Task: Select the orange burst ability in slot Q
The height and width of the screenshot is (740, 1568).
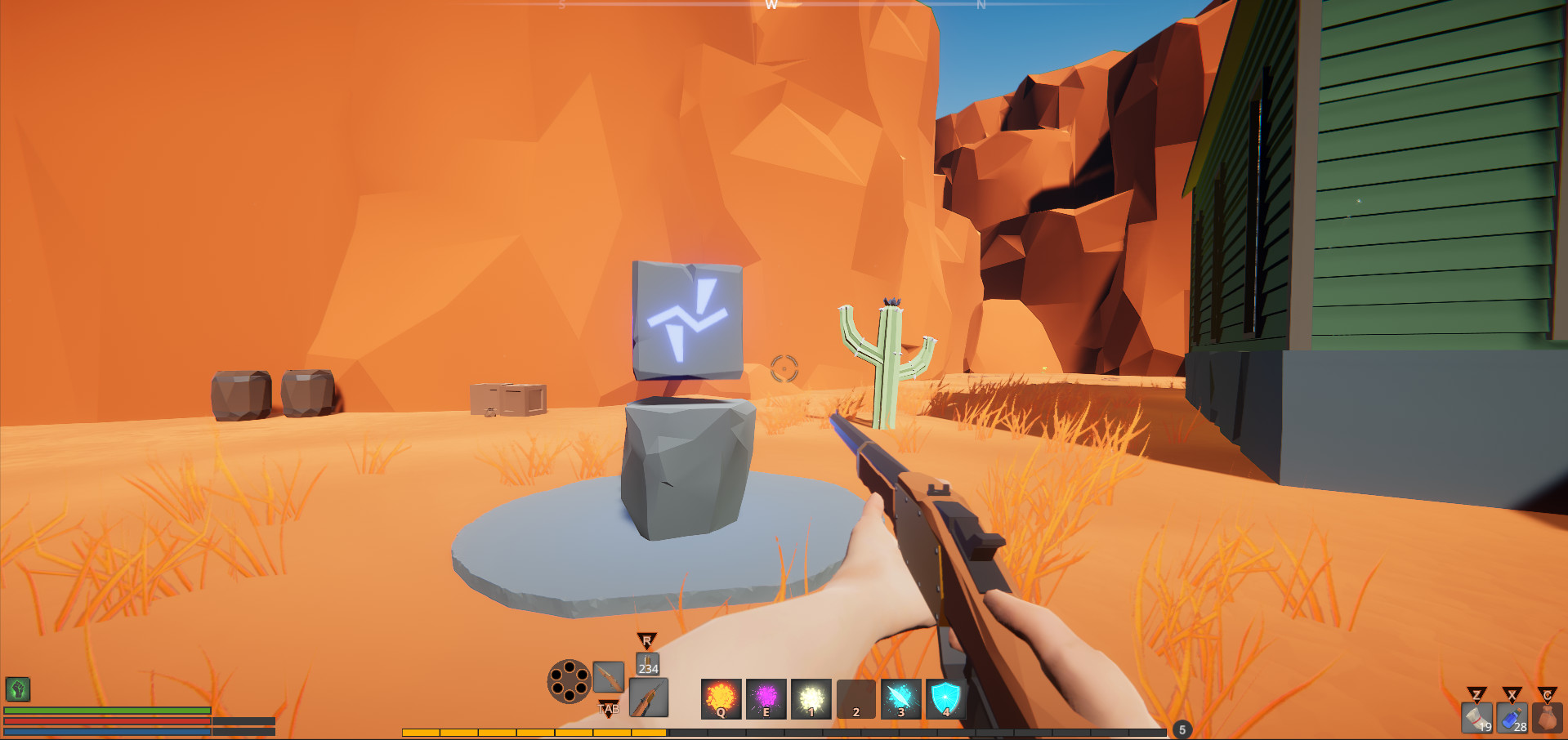Action: pos(720,701)
